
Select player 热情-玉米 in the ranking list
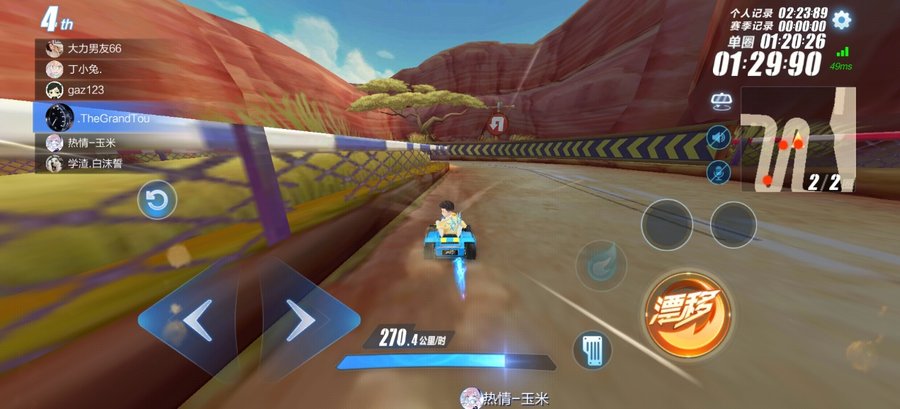click(96, 142)
